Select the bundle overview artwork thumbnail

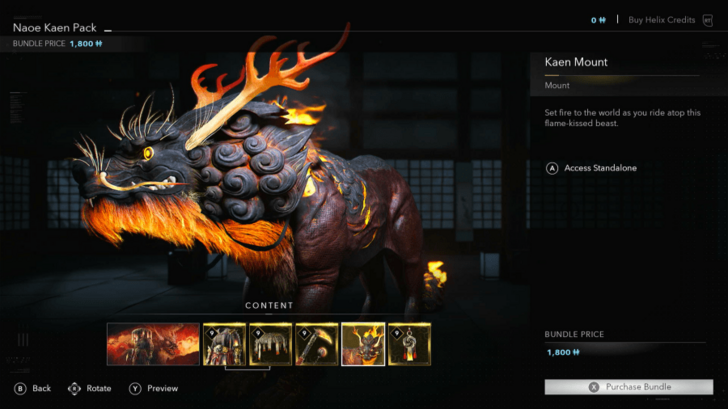[153, 343]
